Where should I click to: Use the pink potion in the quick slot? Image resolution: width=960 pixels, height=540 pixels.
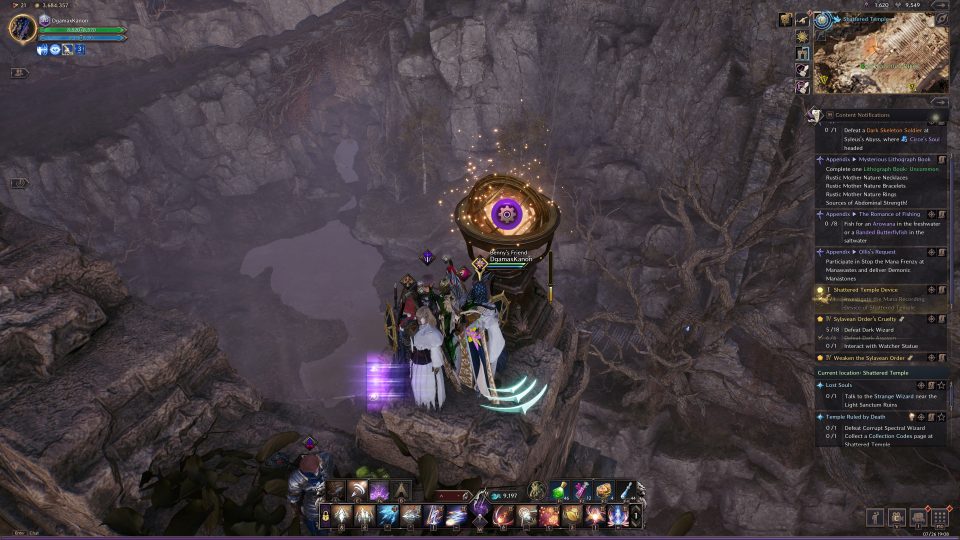(582, 491)
